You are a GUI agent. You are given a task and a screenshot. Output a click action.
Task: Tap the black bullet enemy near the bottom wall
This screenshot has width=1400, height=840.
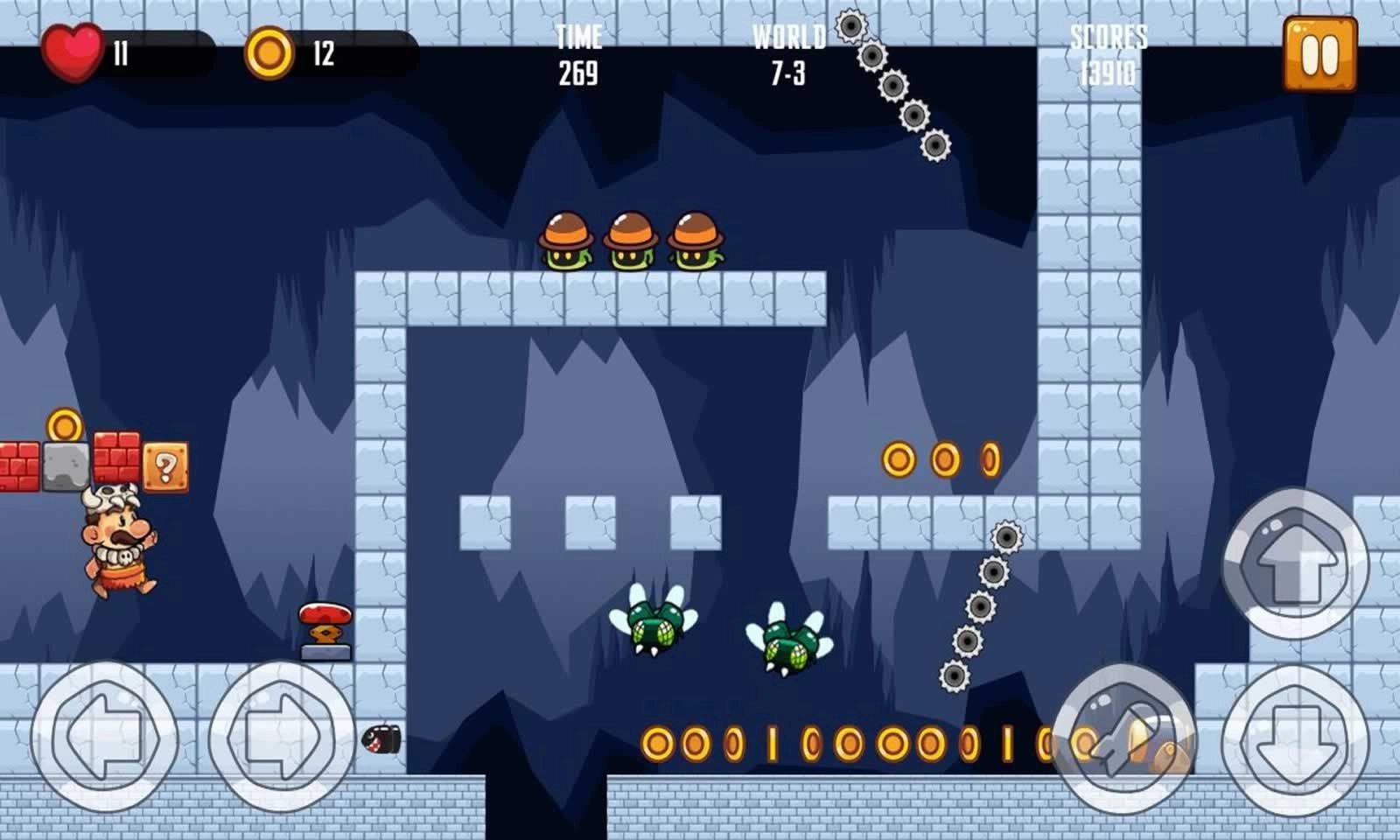pos(380,741)
